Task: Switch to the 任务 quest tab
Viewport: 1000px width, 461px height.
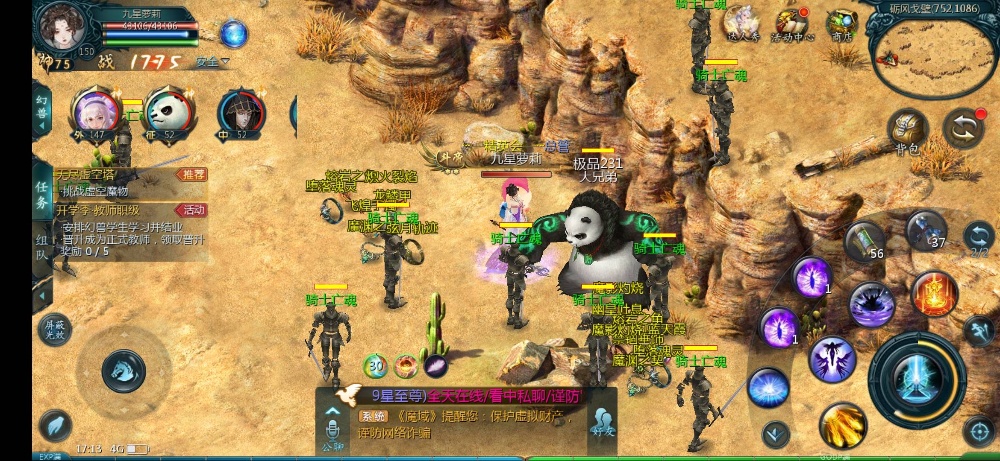Action: 42,194
